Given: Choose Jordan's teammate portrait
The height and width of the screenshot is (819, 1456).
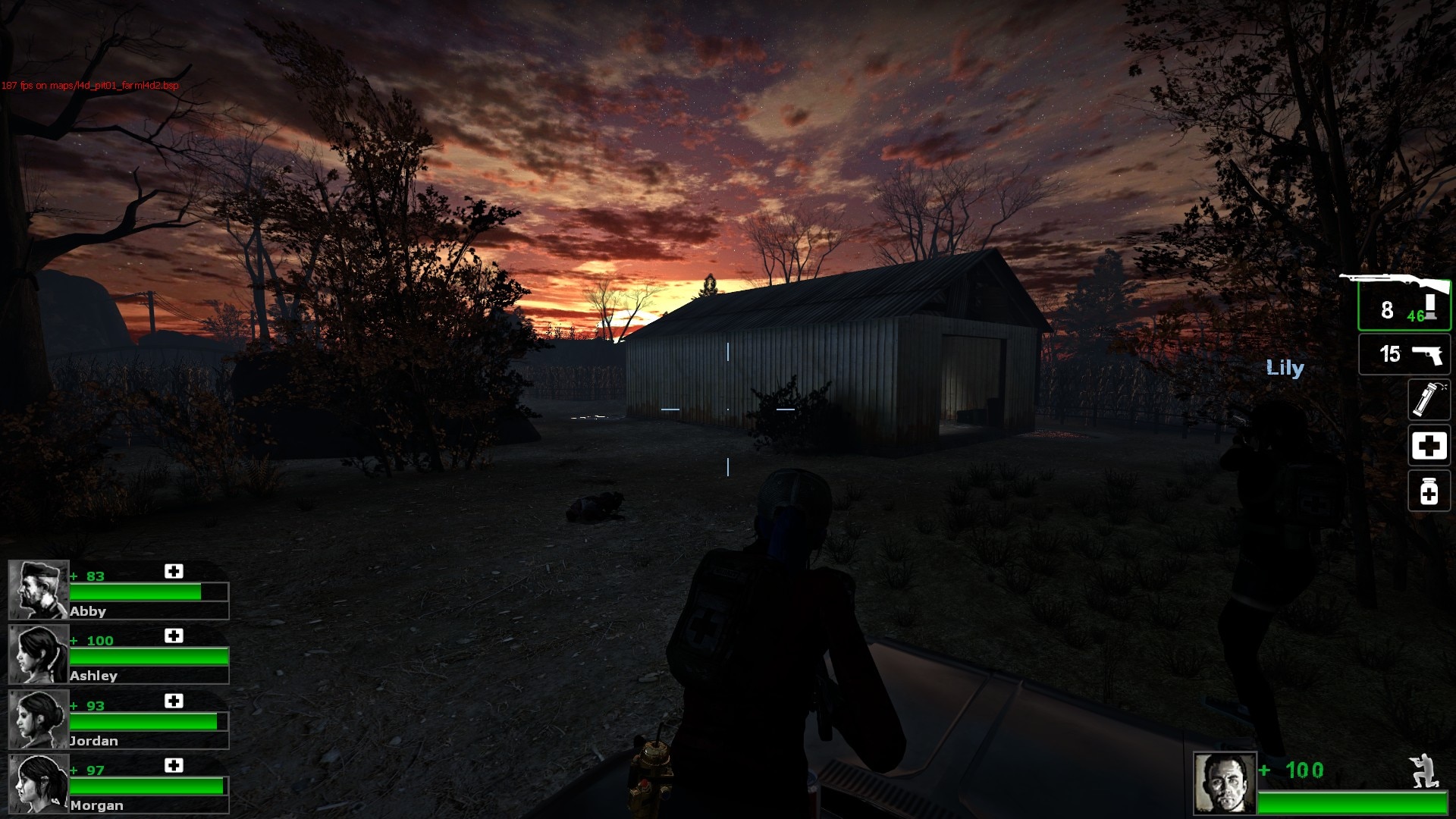Looking at the screenshot, I should click(39, 719).
